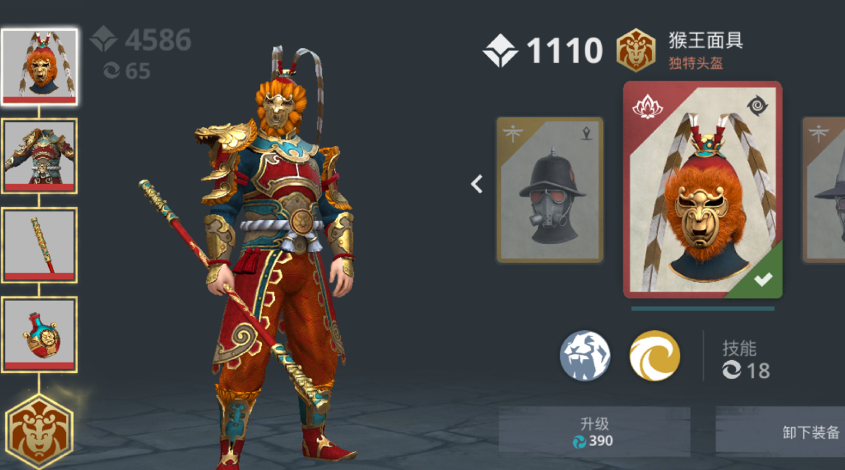This screenshot has width=845, height=470.
Task: Choose the Monkey King mask card
Action: 703,190
